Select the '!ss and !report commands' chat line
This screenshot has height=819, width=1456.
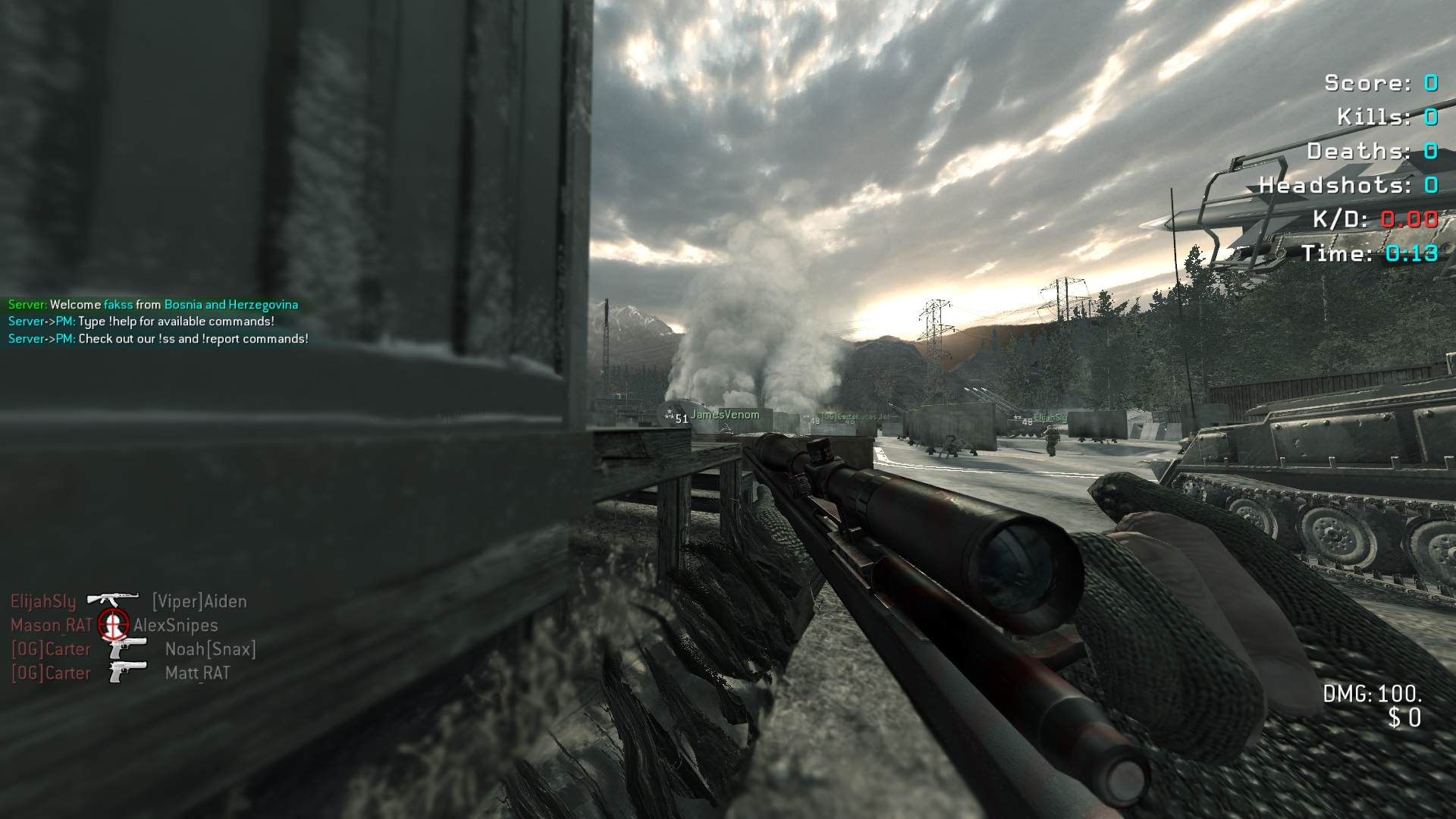(x=158, y=339)
